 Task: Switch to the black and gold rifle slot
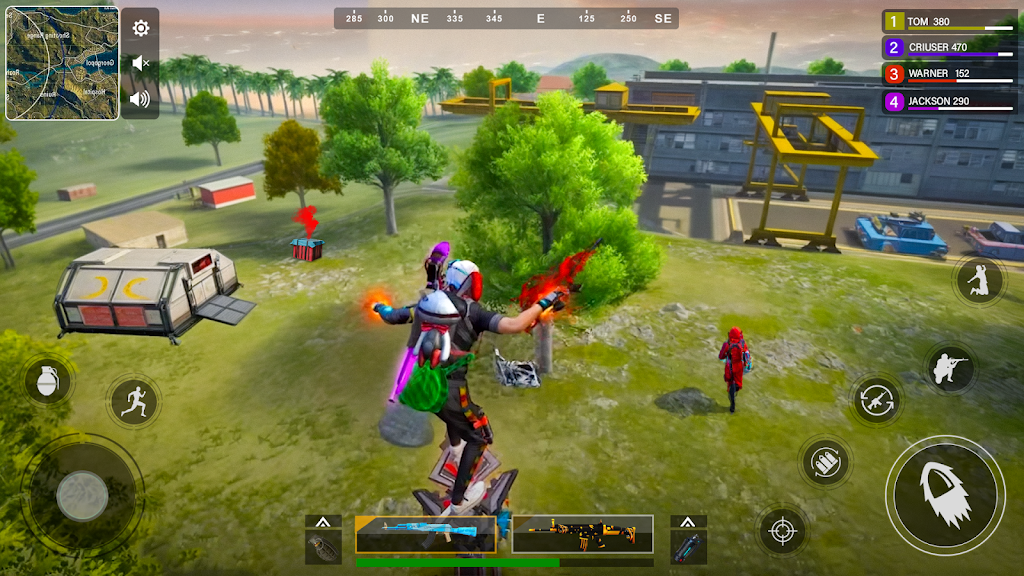[x=582, y=534]
